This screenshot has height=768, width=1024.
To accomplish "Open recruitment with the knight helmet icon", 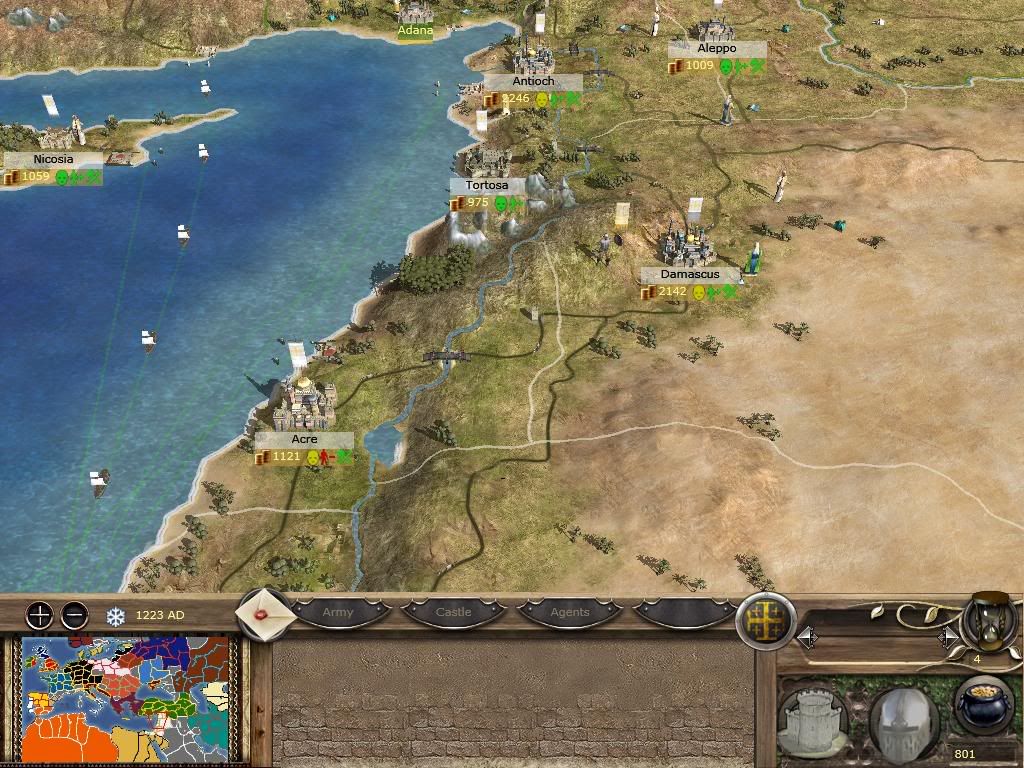I will tap(903, 720).
